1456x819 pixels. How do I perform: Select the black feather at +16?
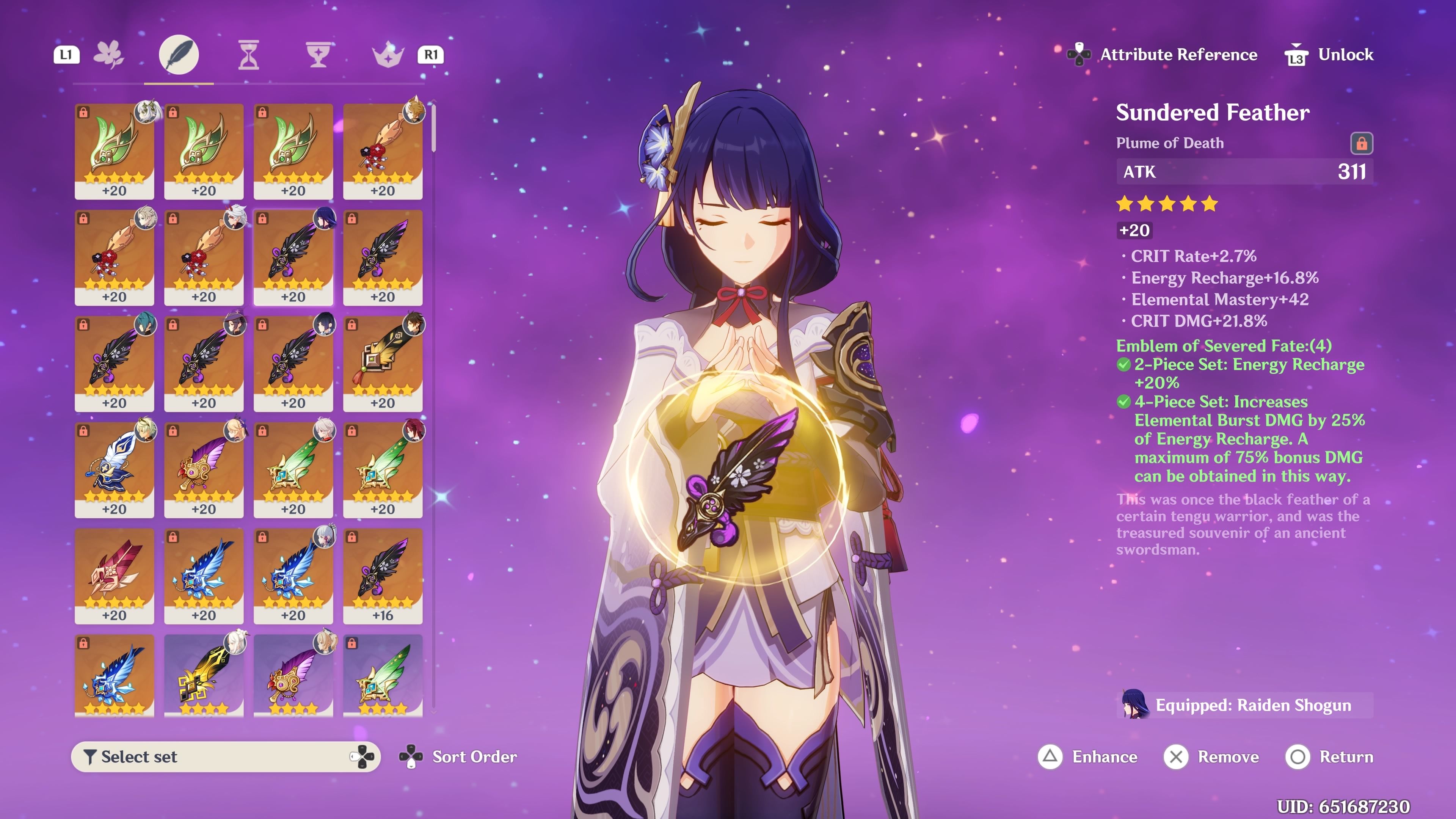pos(383,576)
